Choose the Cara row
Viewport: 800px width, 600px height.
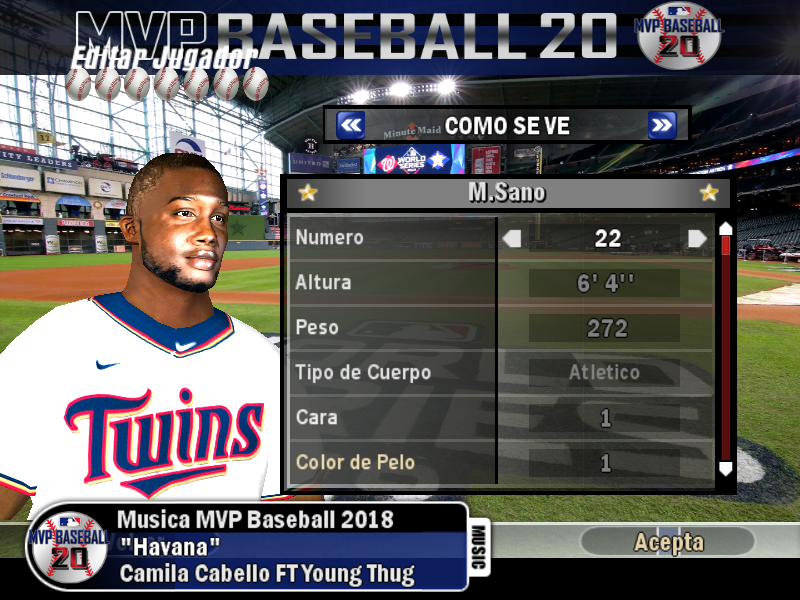(392, 418)
